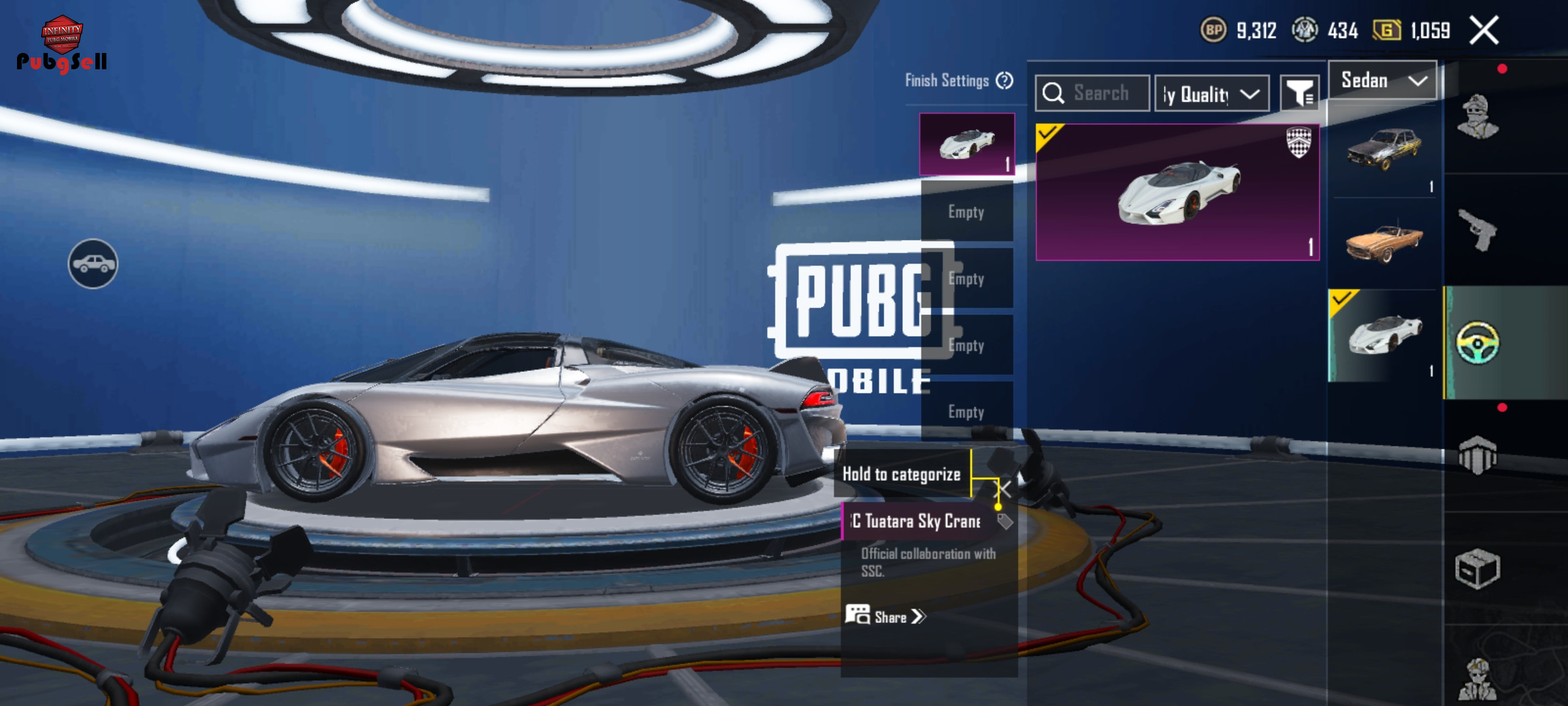Open the crate box tab

[1478, 569]
